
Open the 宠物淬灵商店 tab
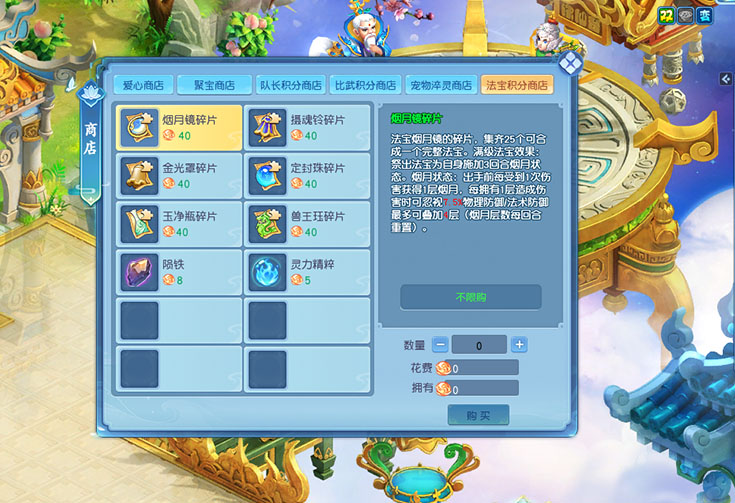tap(441, 84)
